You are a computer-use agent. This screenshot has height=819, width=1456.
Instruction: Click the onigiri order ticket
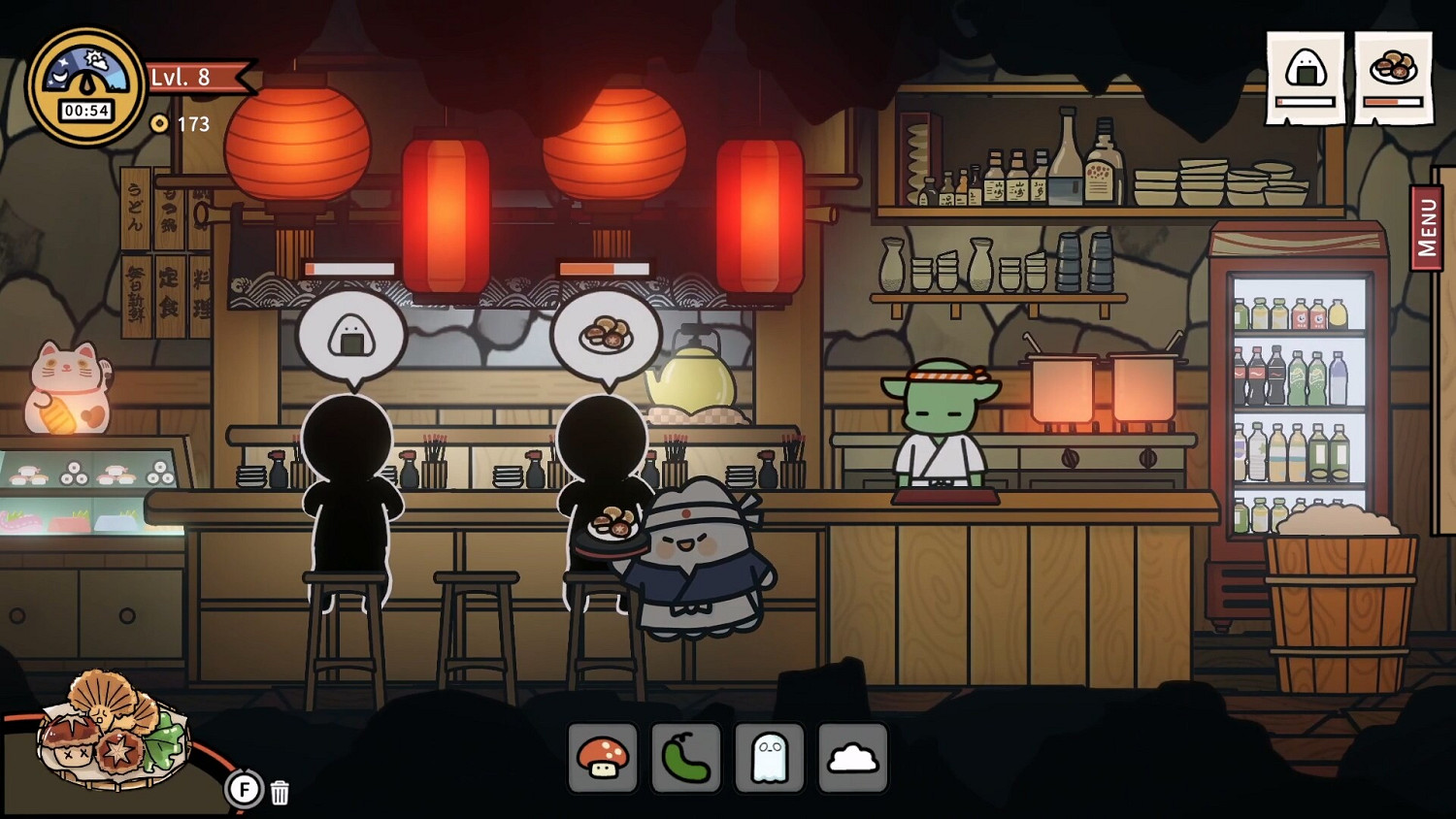click(1304, 68)
